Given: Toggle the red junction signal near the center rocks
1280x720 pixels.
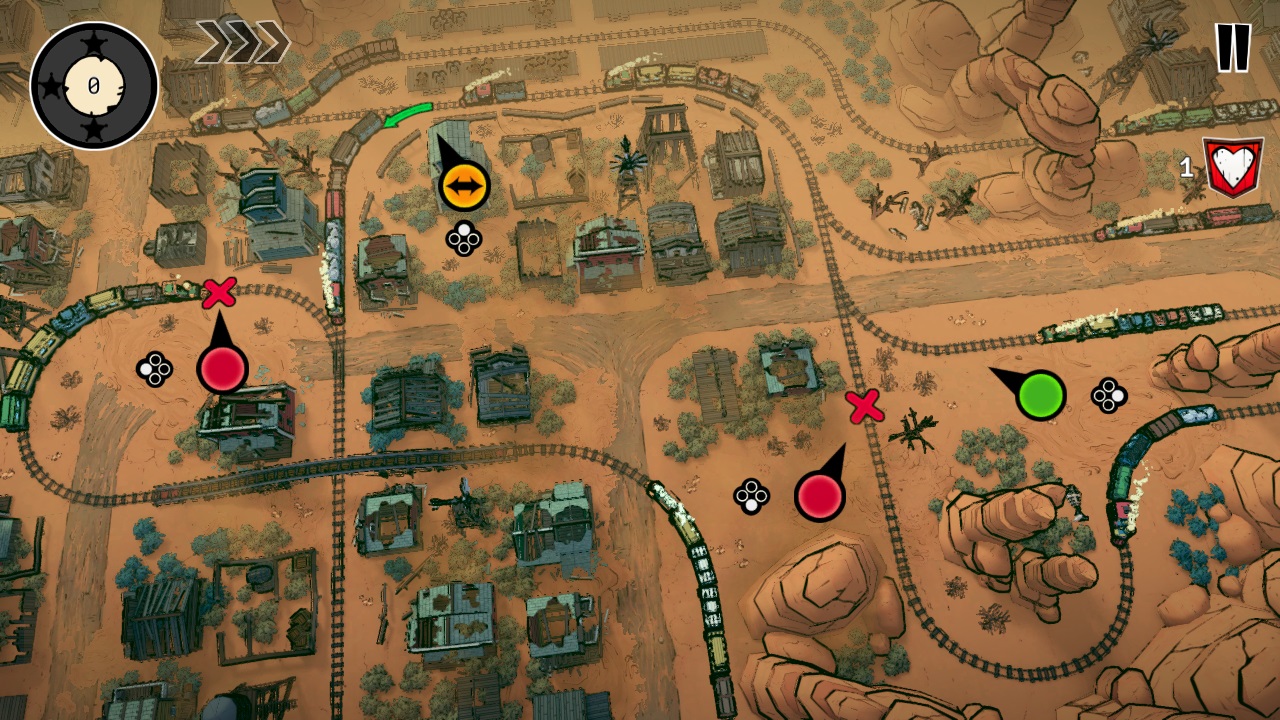Looking at the screenshot, I should (822, 494).
